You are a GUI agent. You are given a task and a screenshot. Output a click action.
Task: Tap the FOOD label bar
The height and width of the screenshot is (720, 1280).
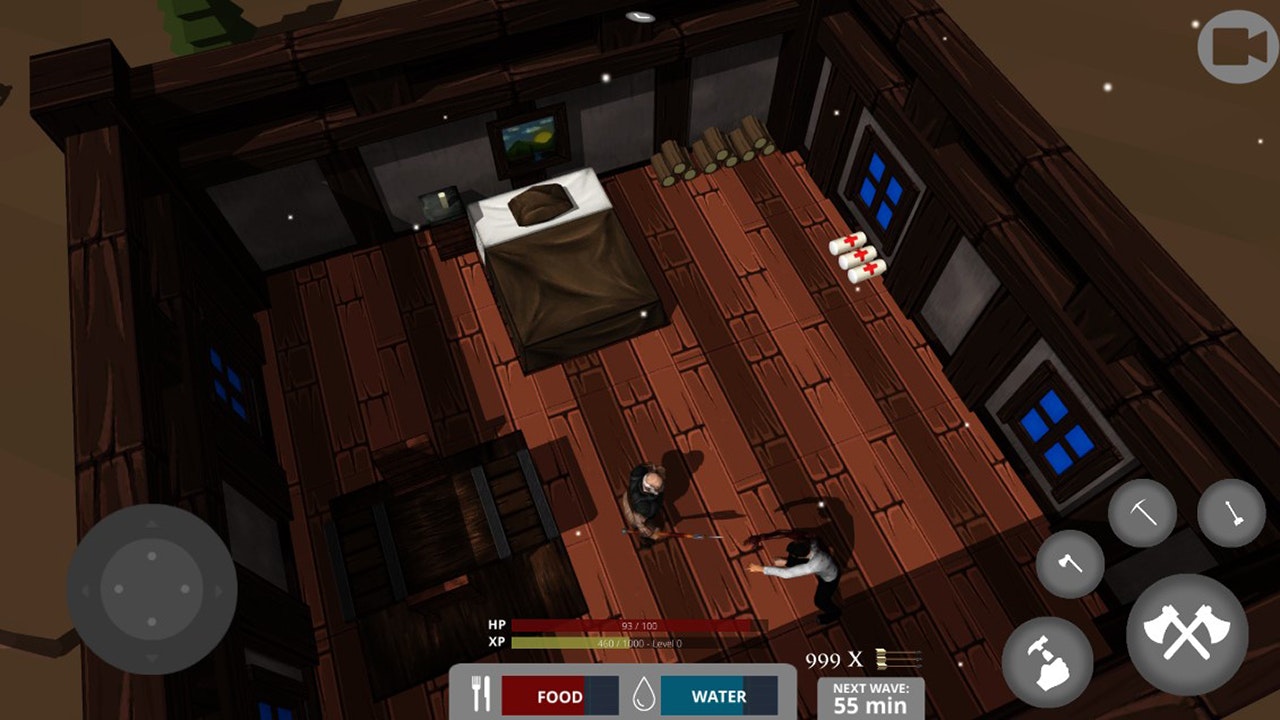pos(560,696)
